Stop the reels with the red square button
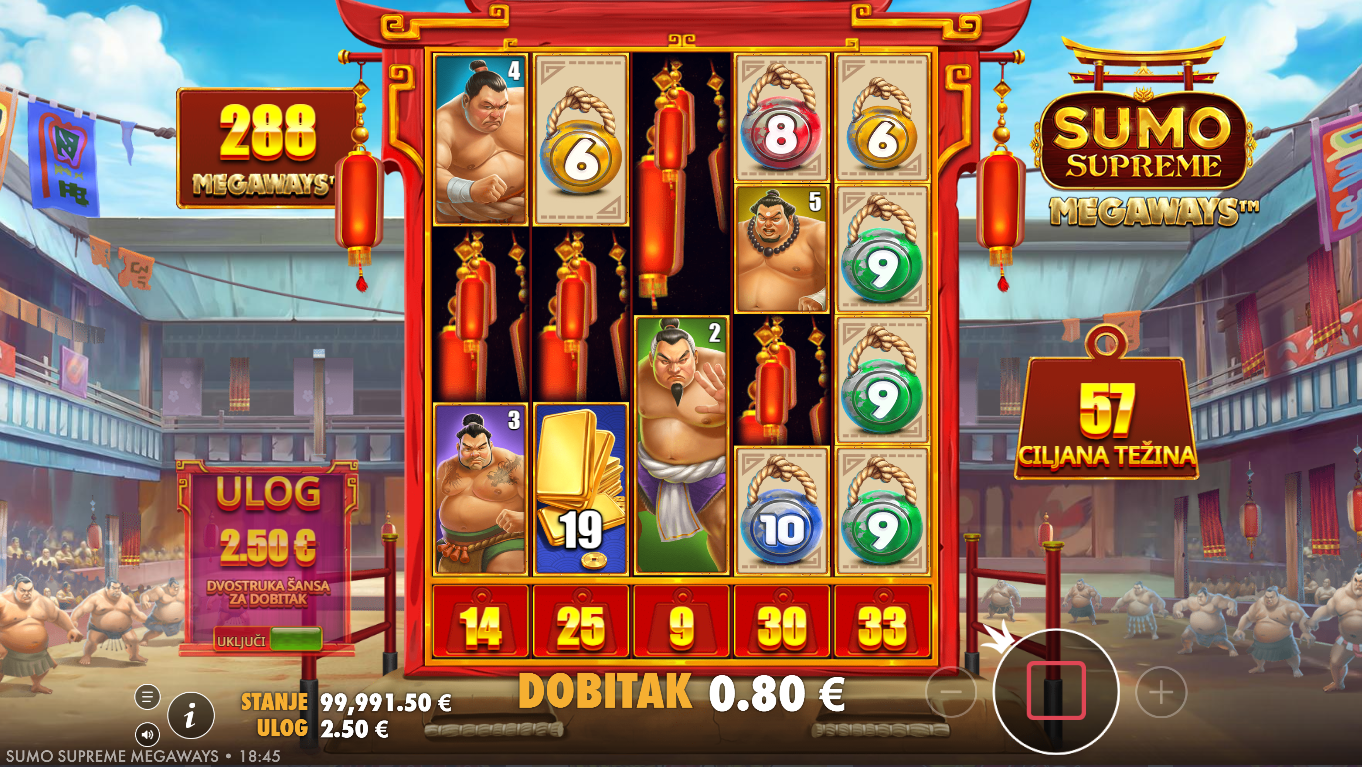 click(1055, 690)
